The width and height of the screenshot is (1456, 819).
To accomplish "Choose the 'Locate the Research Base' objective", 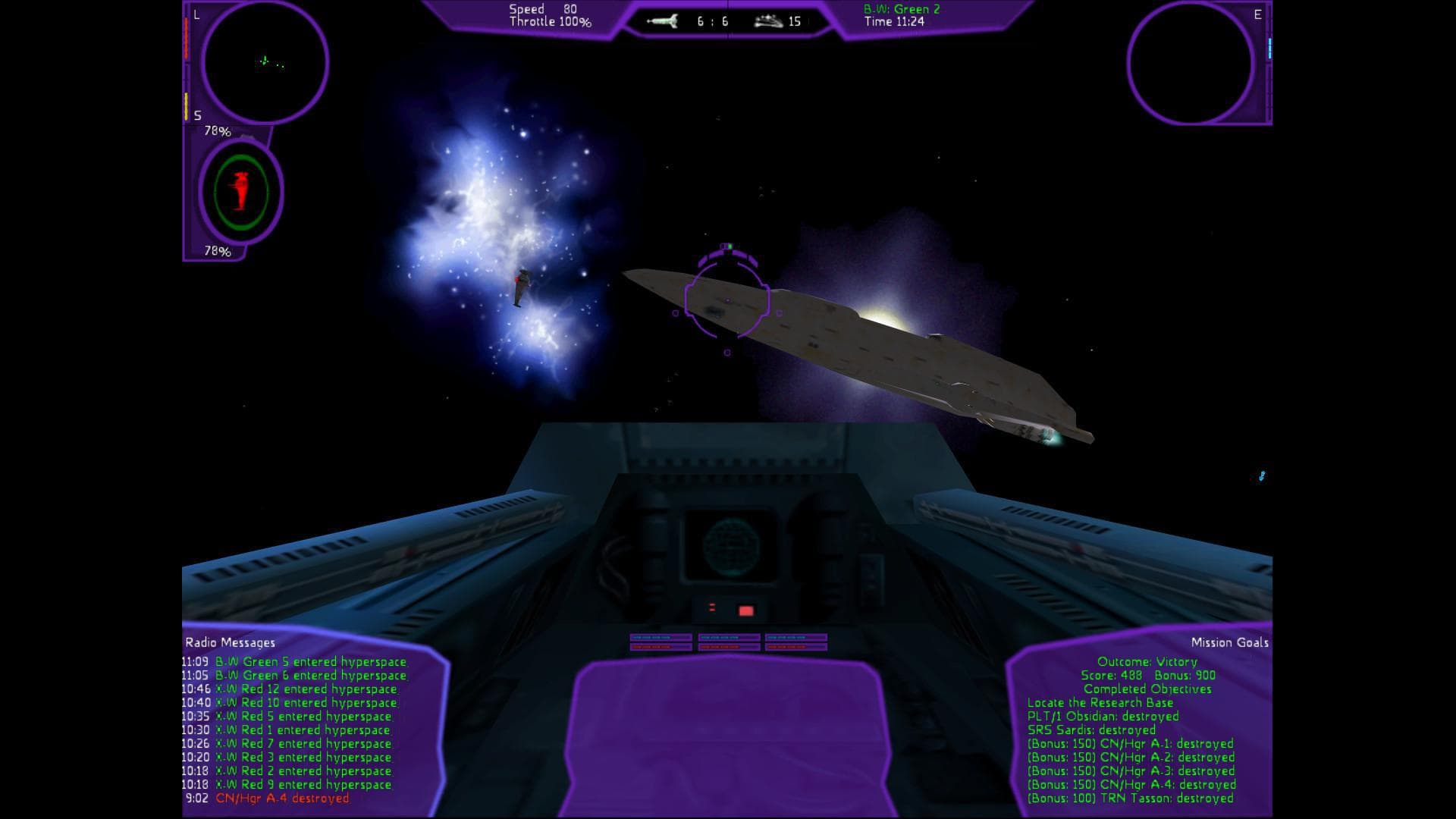I will pos(1100,703).
